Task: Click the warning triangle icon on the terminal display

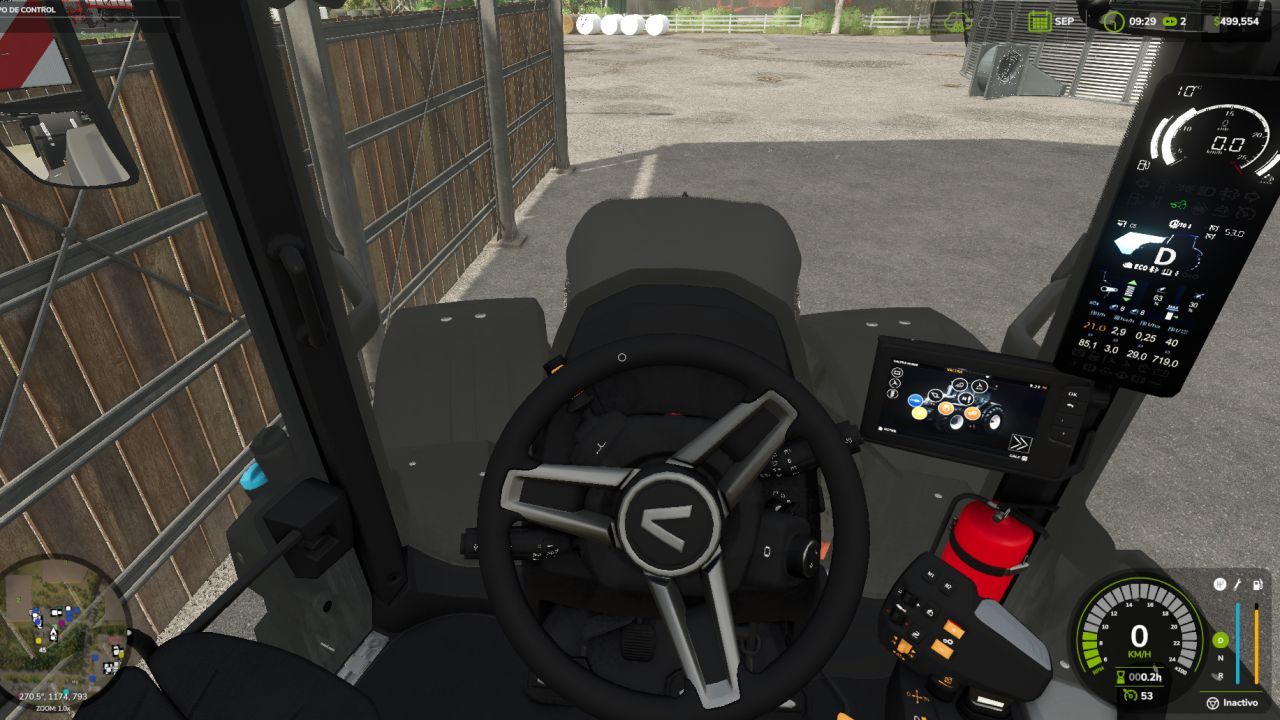Action: coord(980,386)
